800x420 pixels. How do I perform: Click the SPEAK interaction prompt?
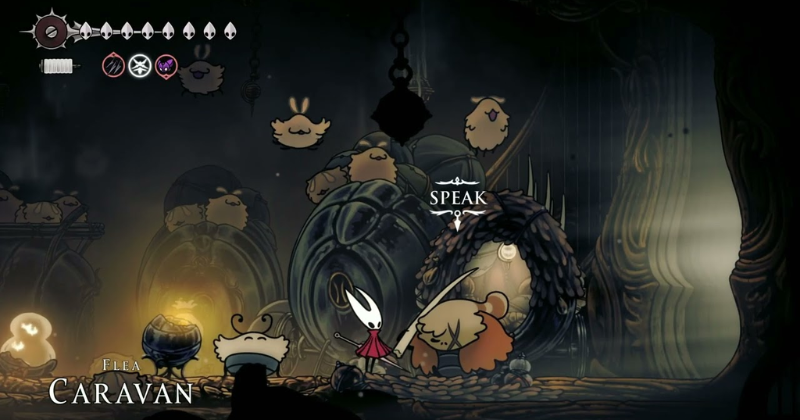(458, 198)
